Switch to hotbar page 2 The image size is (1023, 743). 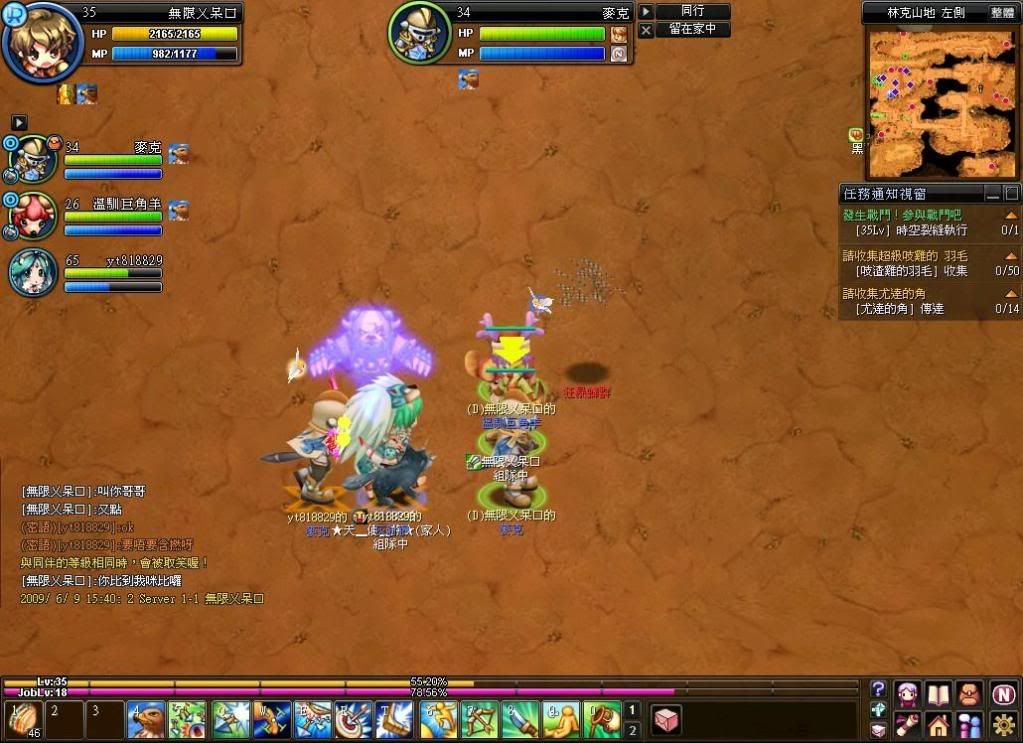pos(632,731)
